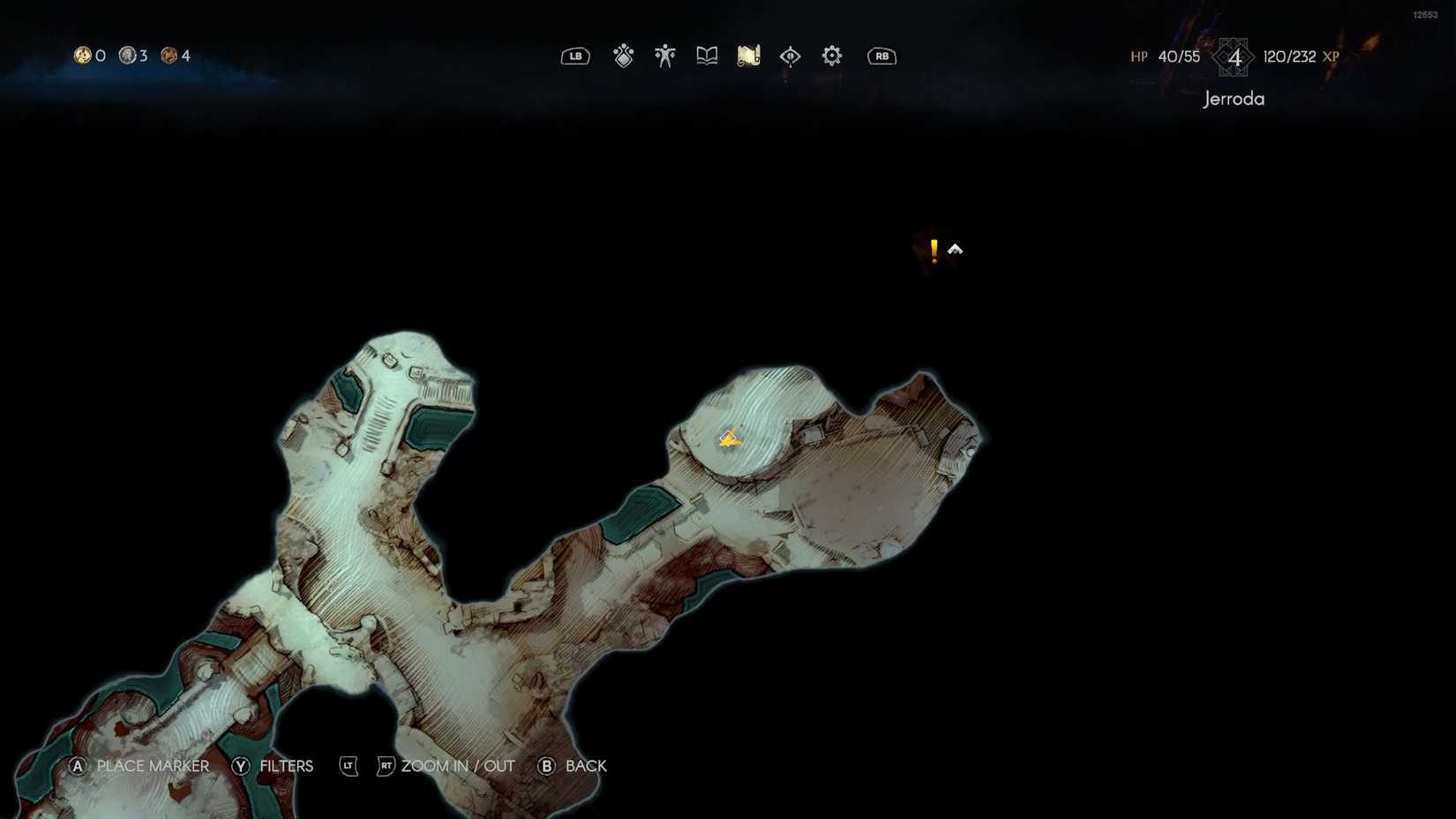The width and height of the screenshot is (1456, 819).
Task: Open the Journal book tab
Action: pyautogui.click(x=706, y=55)
